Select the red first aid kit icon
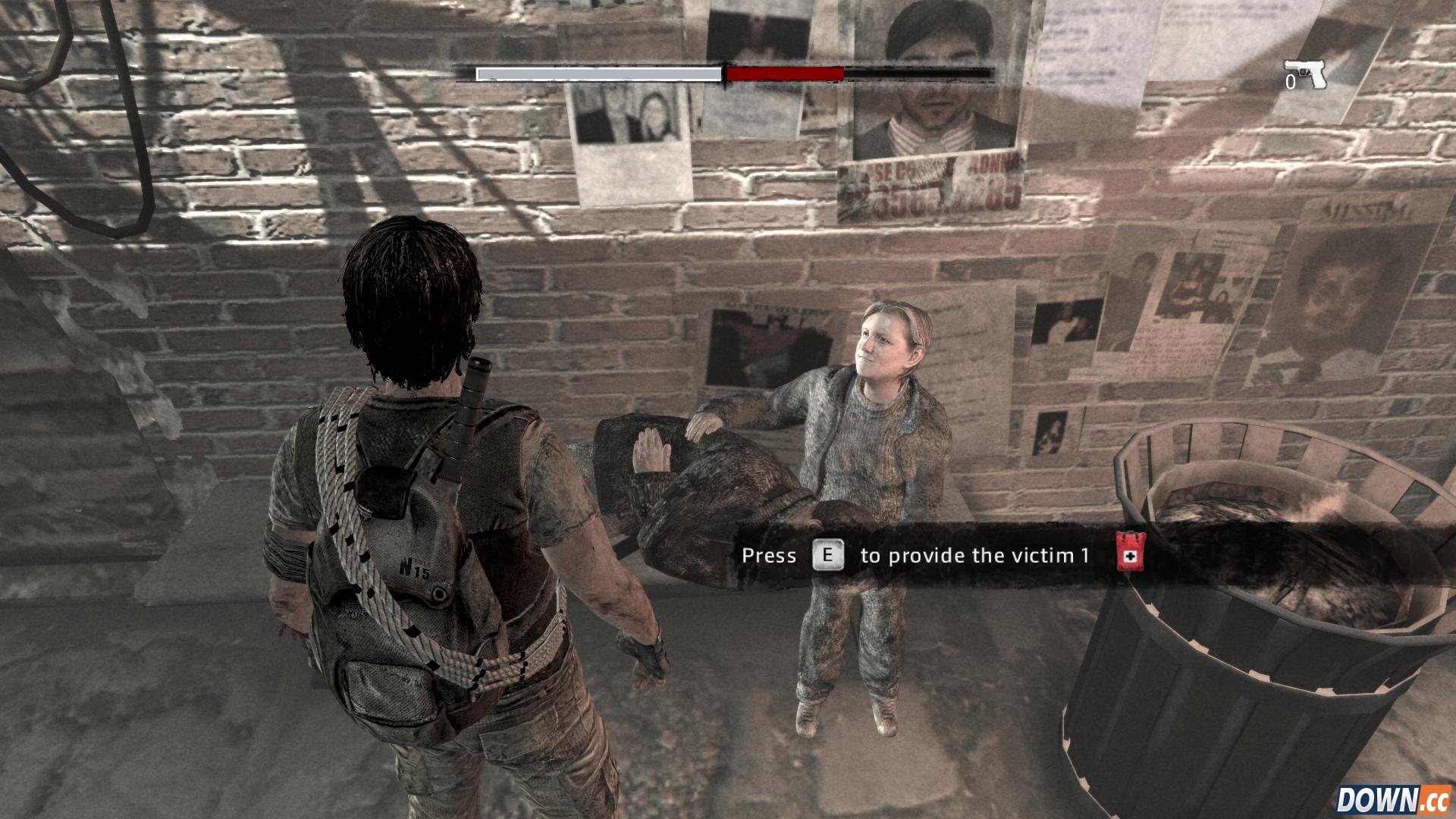 1130,551
